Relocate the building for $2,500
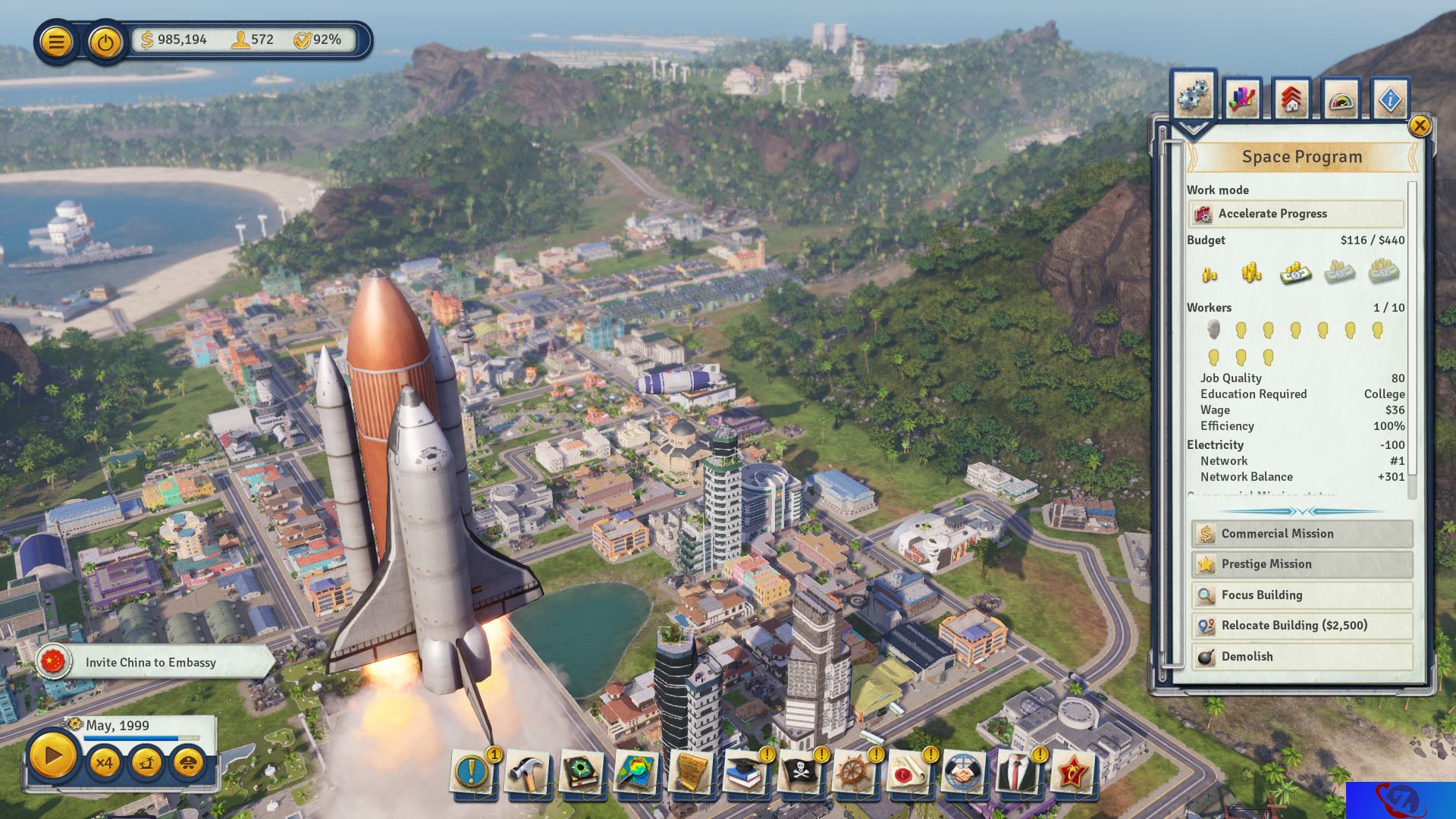The height and width of the screenshot is (819, 1456). tap(1301, 626)
